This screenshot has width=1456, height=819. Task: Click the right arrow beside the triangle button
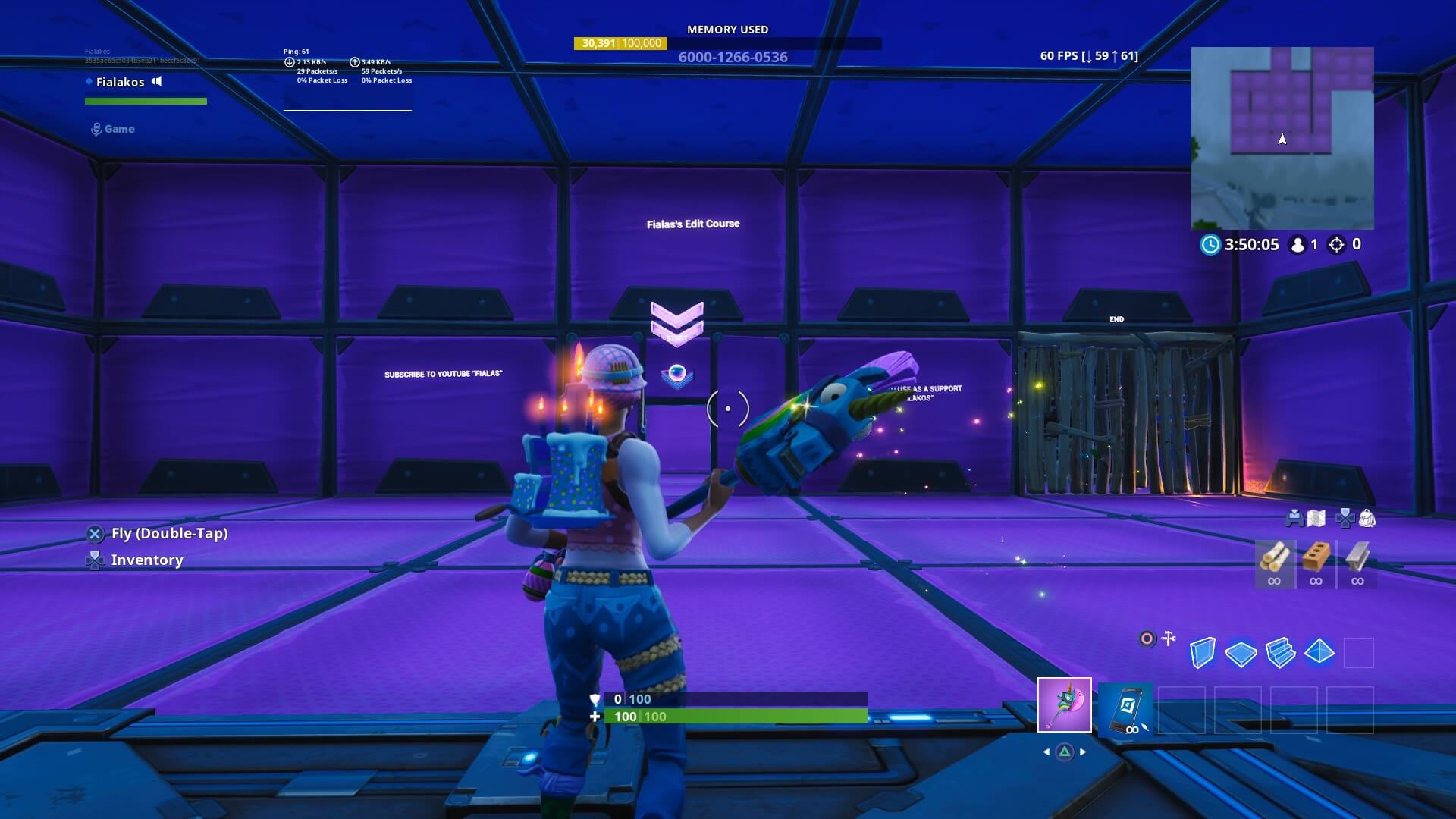click(x=1083, y=751)
